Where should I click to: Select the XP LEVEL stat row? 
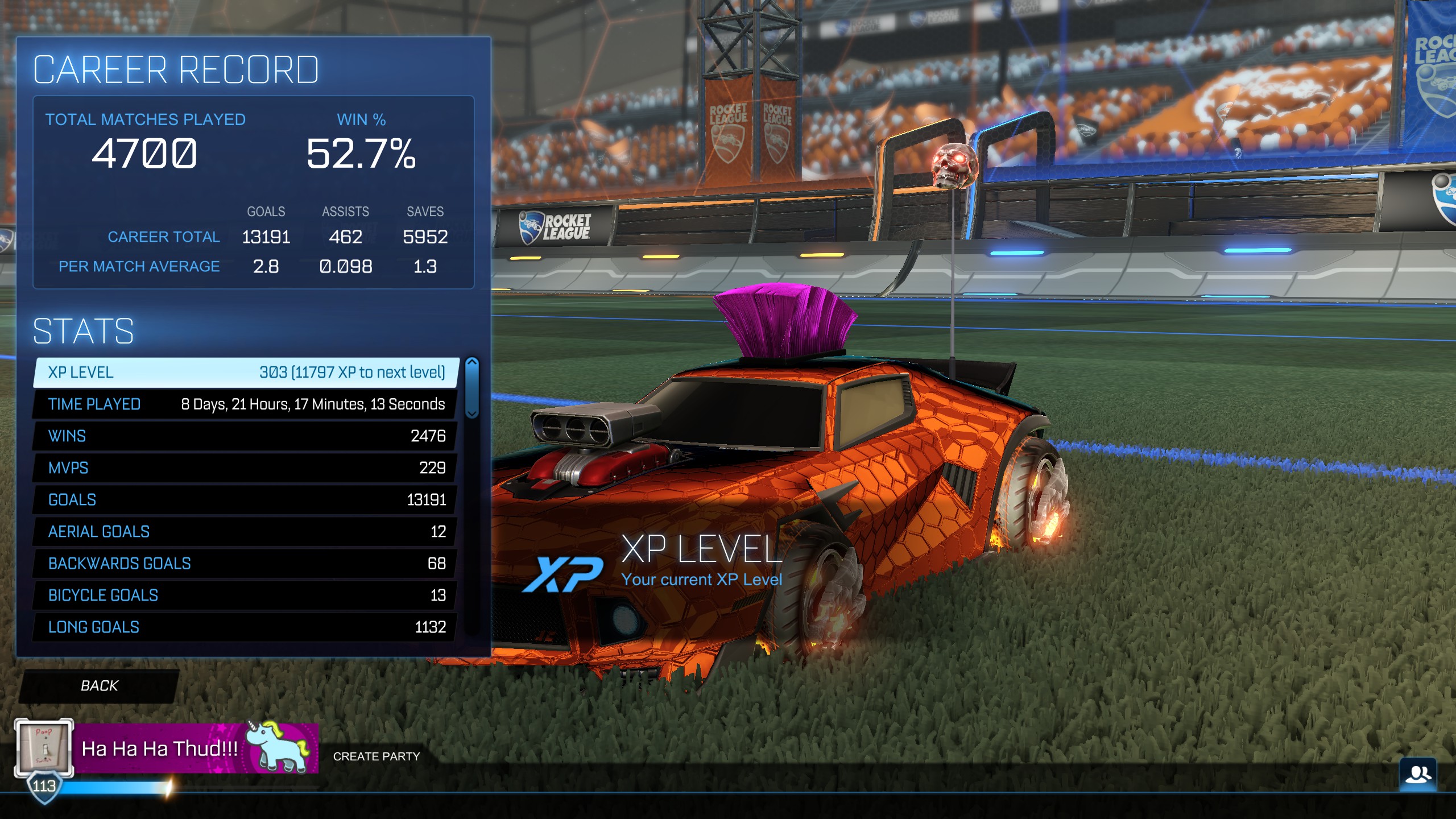pos(246,373)
